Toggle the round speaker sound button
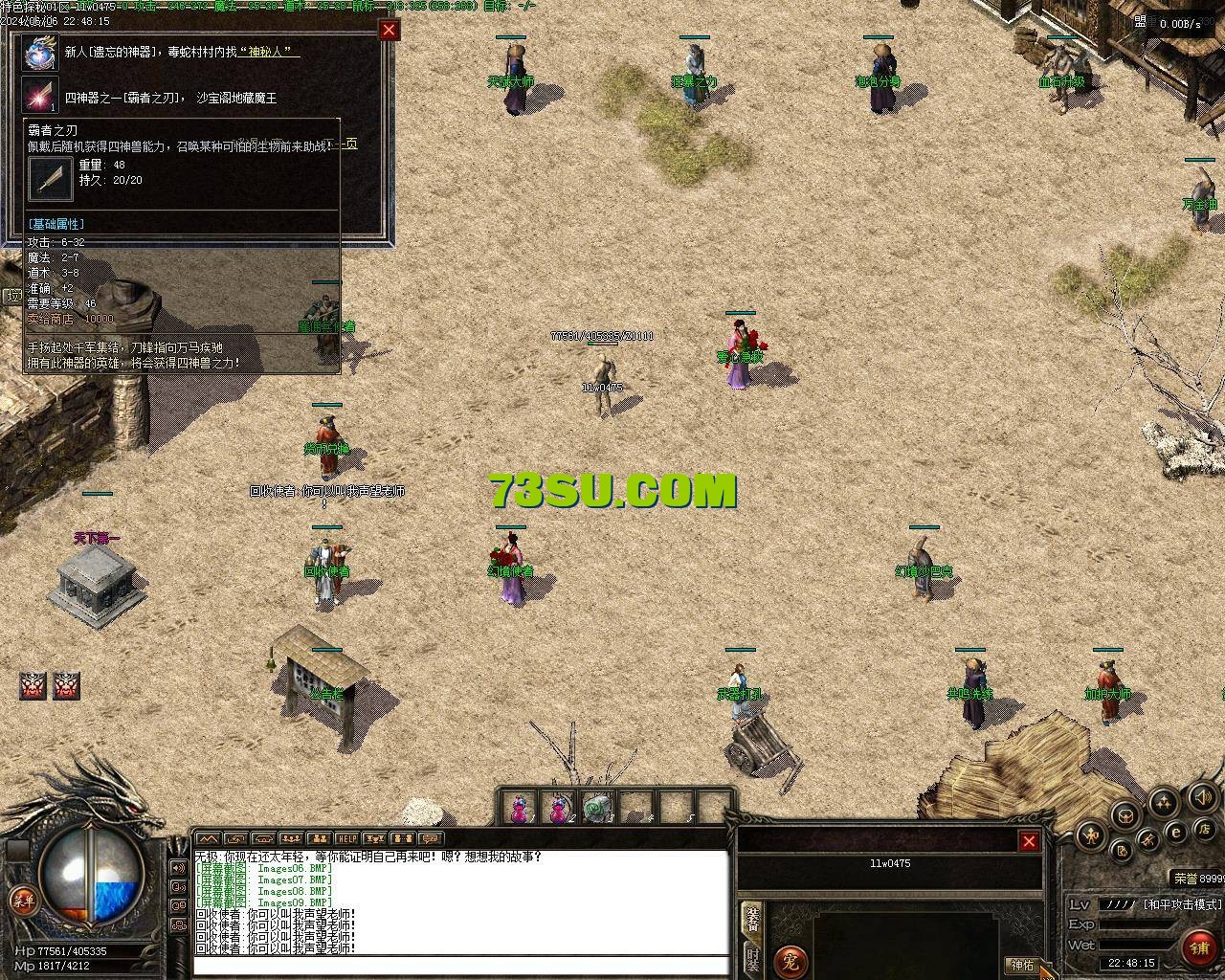The height and width of the screenshot is (980, 1225). (1203, 797)
